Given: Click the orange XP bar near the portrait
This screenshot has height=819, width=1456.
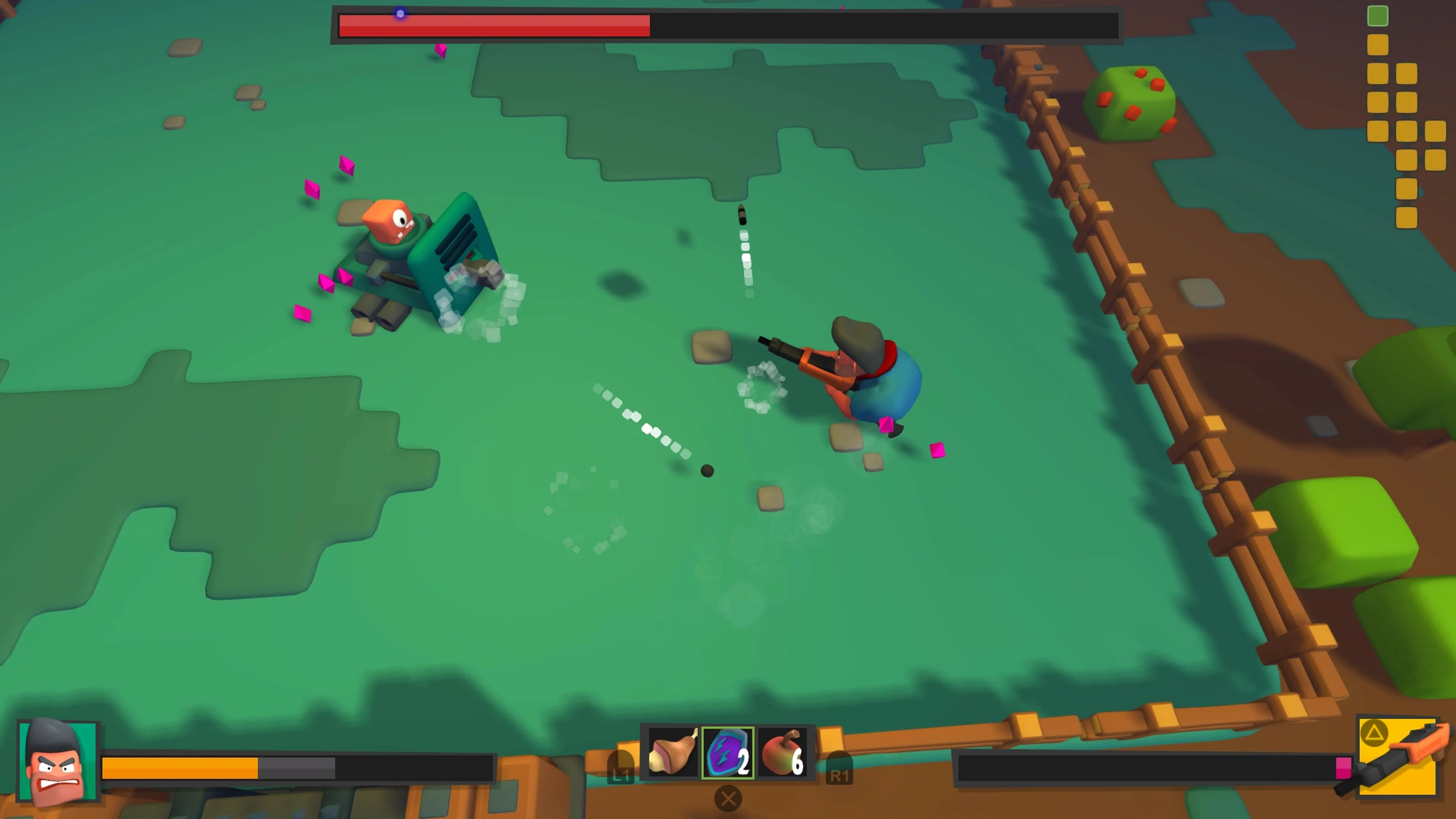Looking at the screenshot, I should (x=181, y=767).
